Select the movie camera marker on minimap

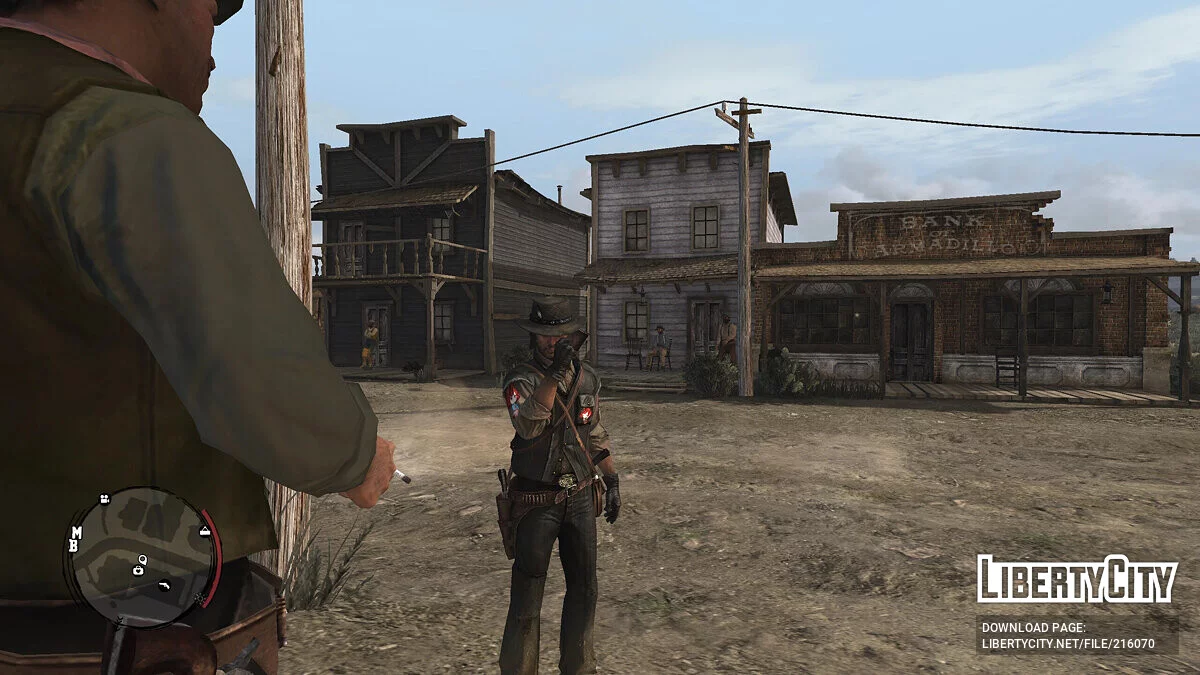click(x=104, y=498)
